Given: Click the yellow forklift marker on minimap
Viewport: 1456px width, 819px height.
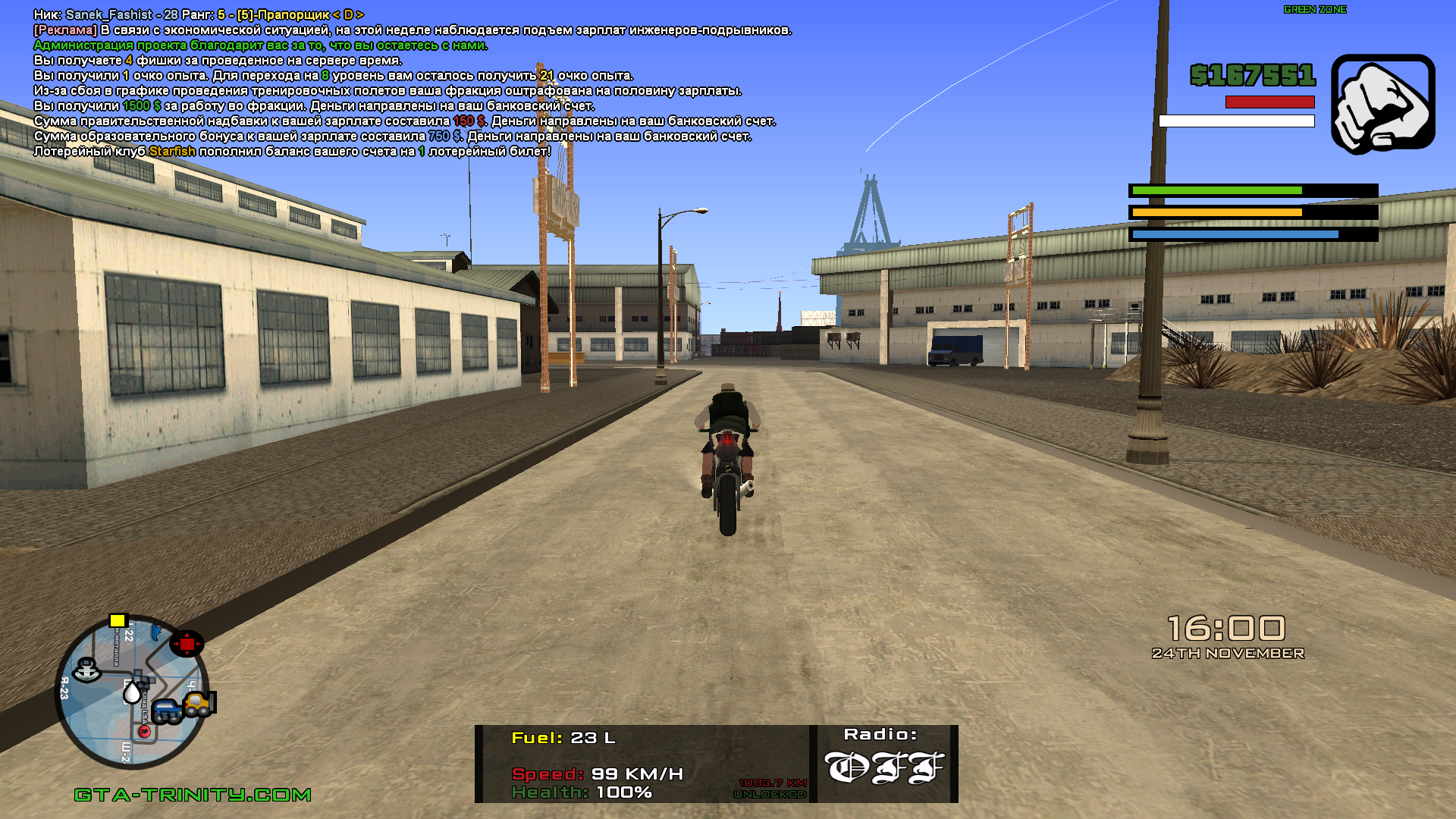Looking at the screenshot, I should 199,704.
